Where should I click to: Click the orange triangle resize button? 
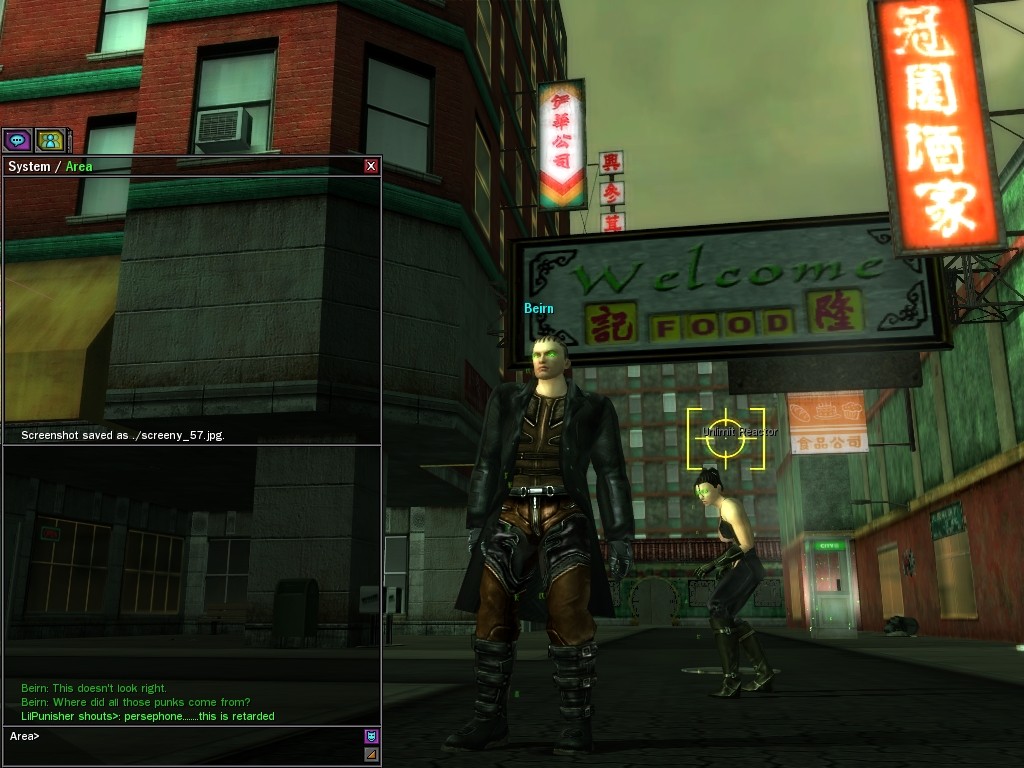pos(371,754)
